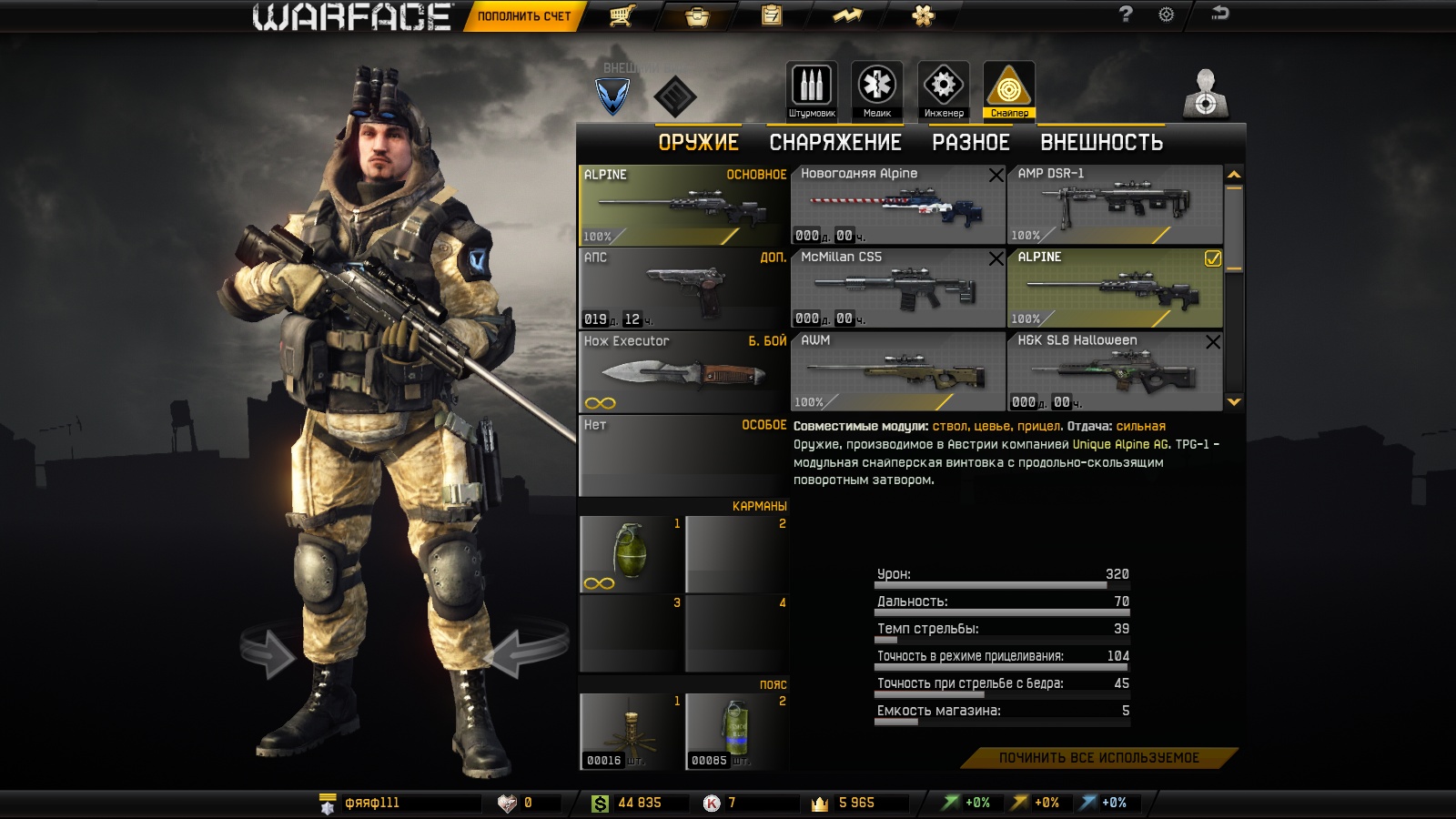Screen dimensions: 1456x819
Task: Go back with the return arrow
Action: [x=1219, y=14]
